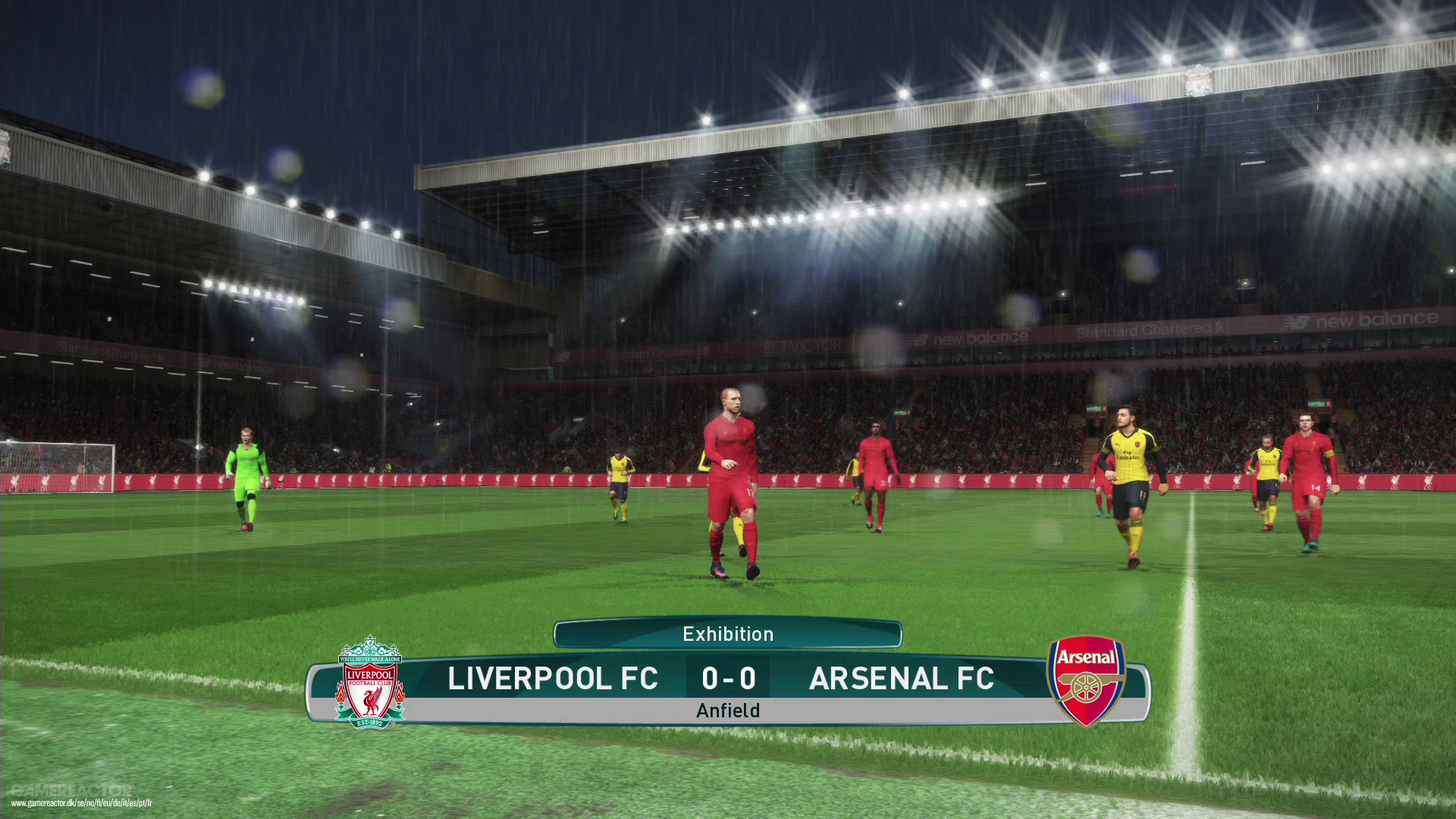Select the LIVERPOOL FC scoreboard label

pos(553,679)
